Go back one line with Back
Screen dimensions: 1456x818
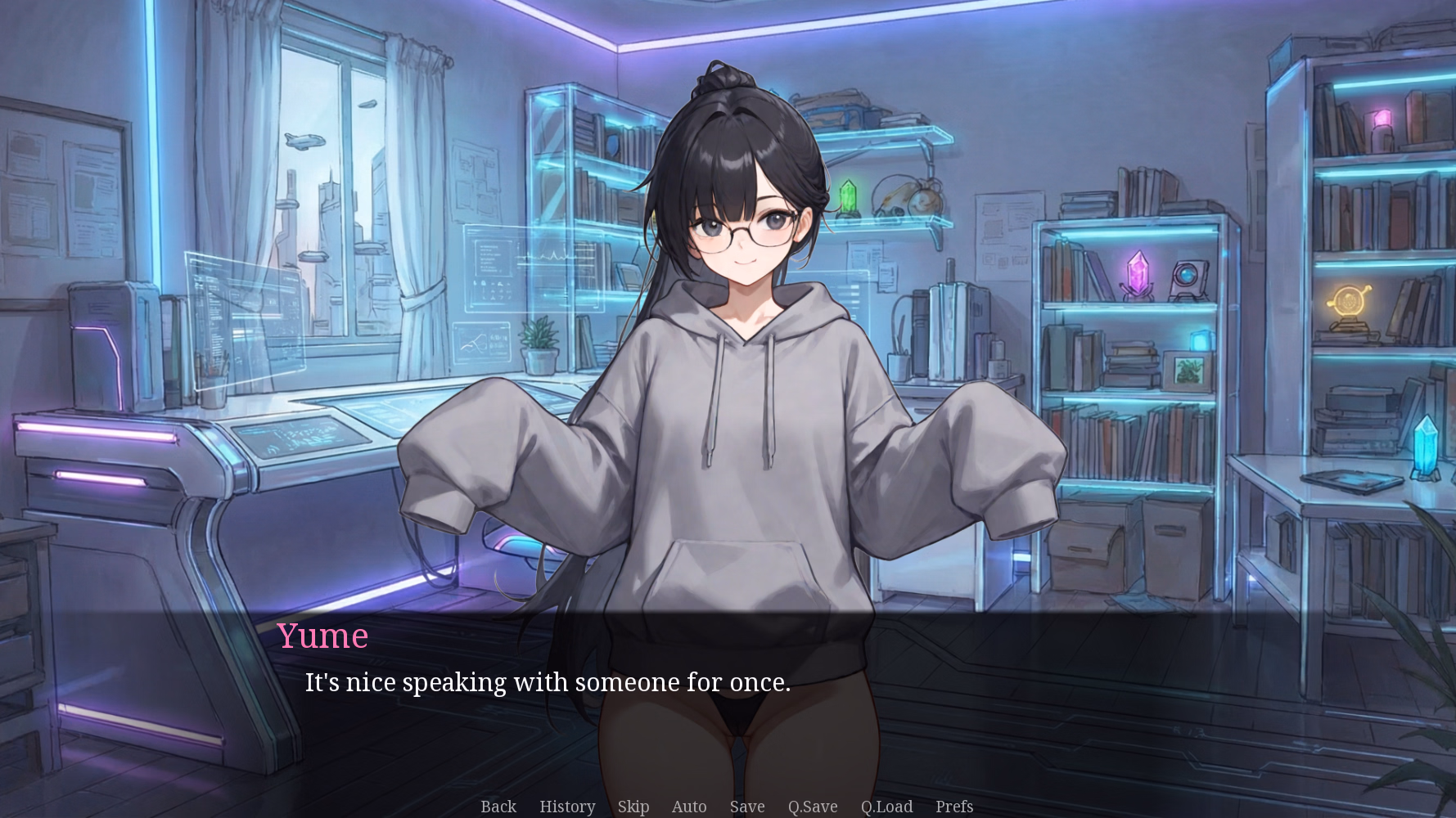click(x=498, y=807)
